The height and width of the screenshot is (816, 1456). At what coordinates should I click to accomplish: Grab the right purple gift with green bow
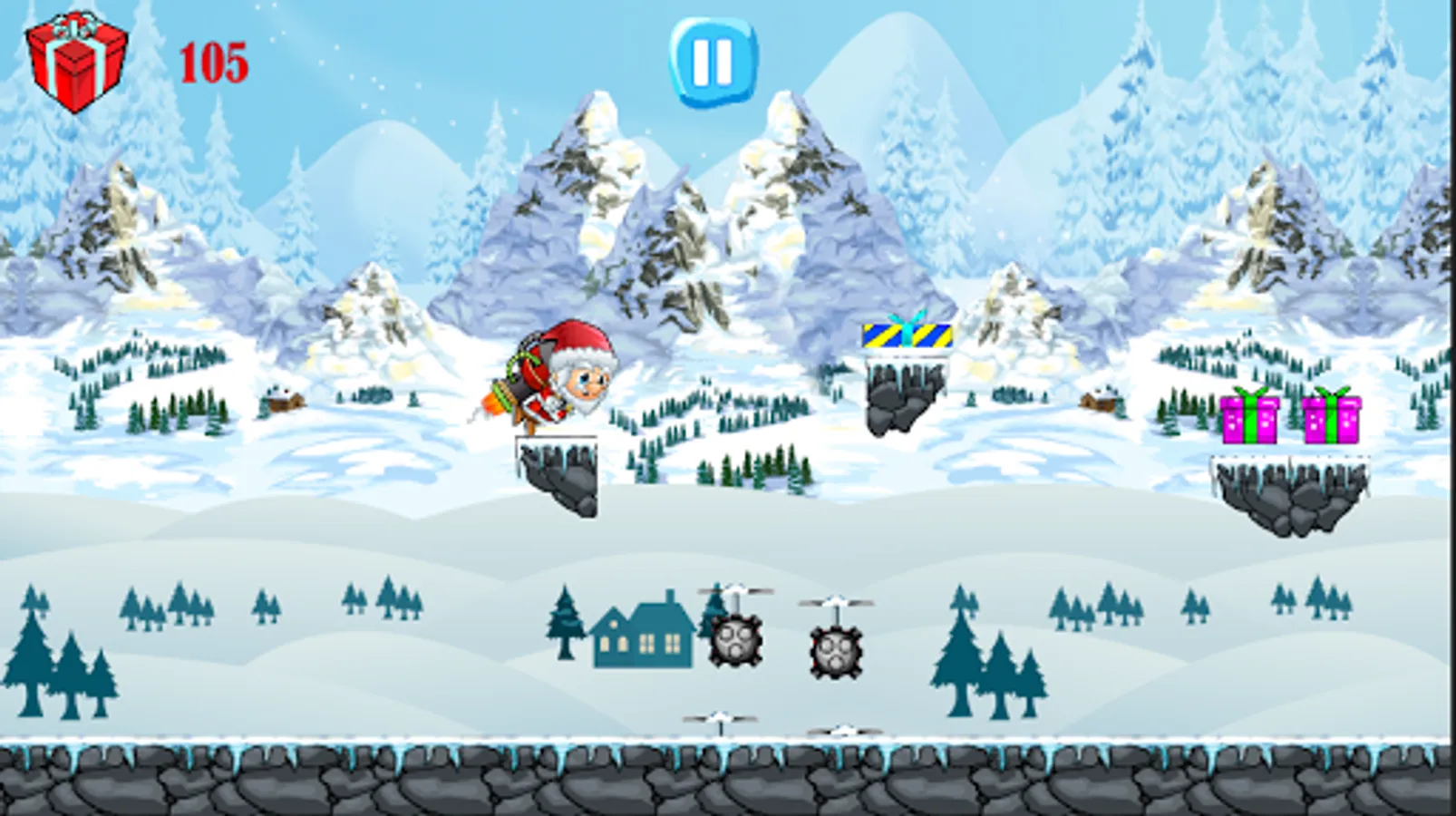click(1329, 419)
